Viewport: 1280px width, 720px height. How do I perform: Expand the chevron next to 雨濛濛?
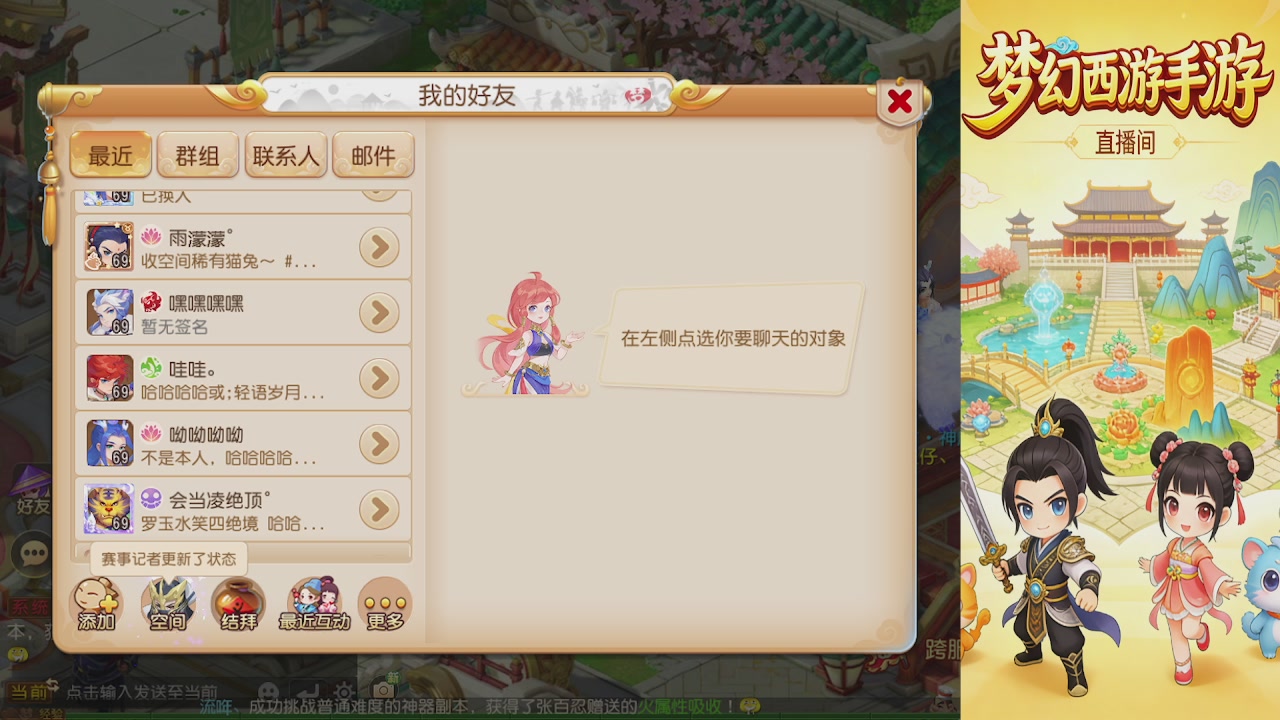coord(378,247)
